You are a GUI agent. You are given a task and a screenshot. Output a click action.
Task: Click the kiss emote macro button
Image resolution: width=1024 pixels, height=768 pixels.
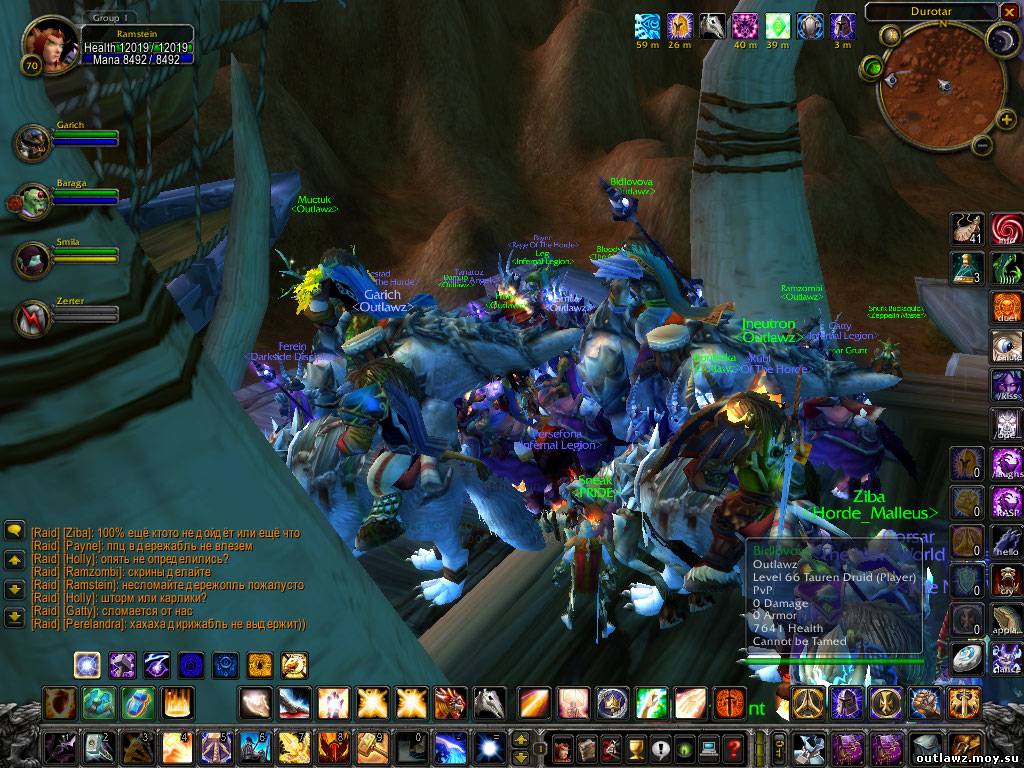click(1006, 385)
